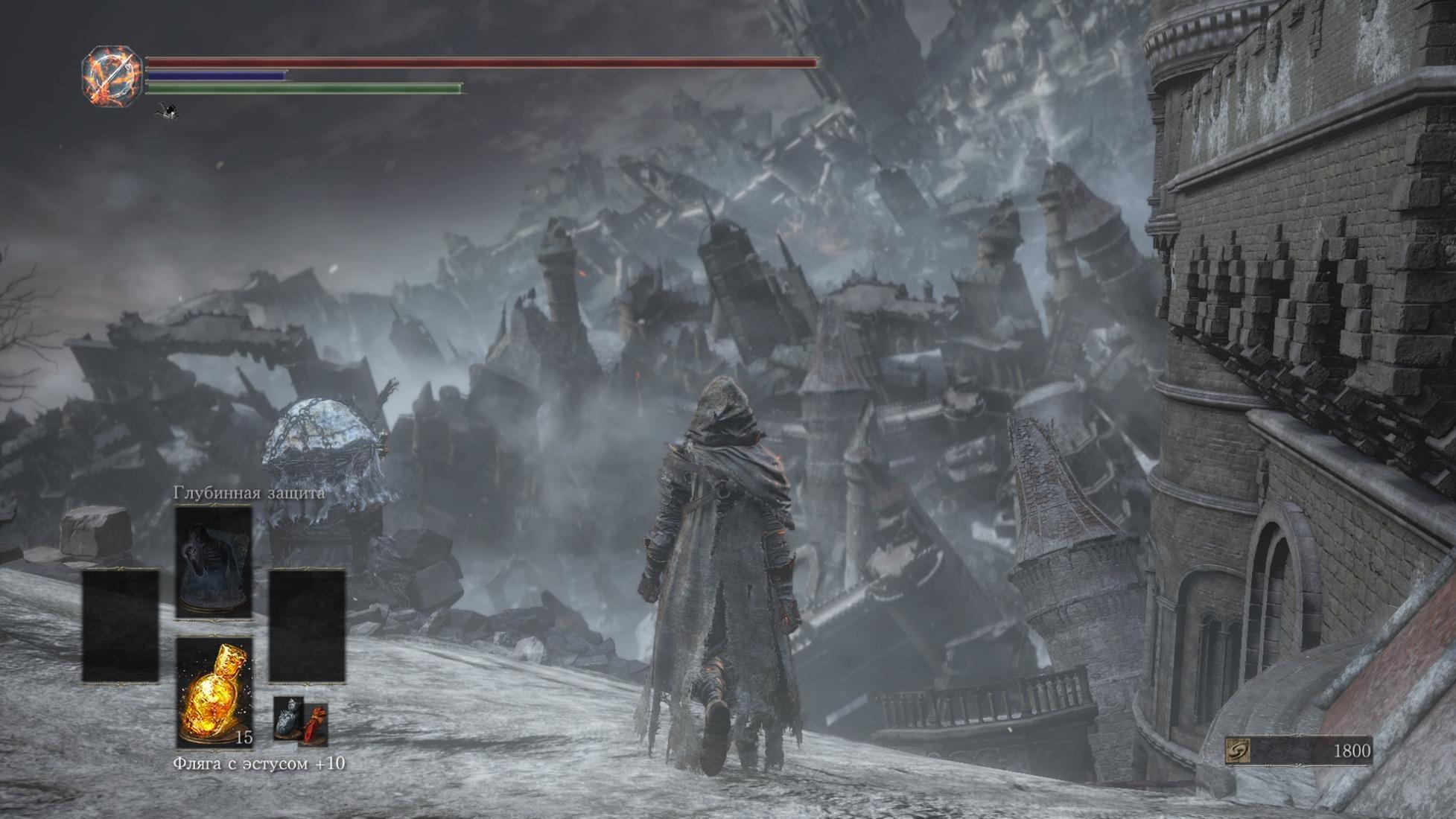Use the Фляга с эстусом +10 slot

214,692
